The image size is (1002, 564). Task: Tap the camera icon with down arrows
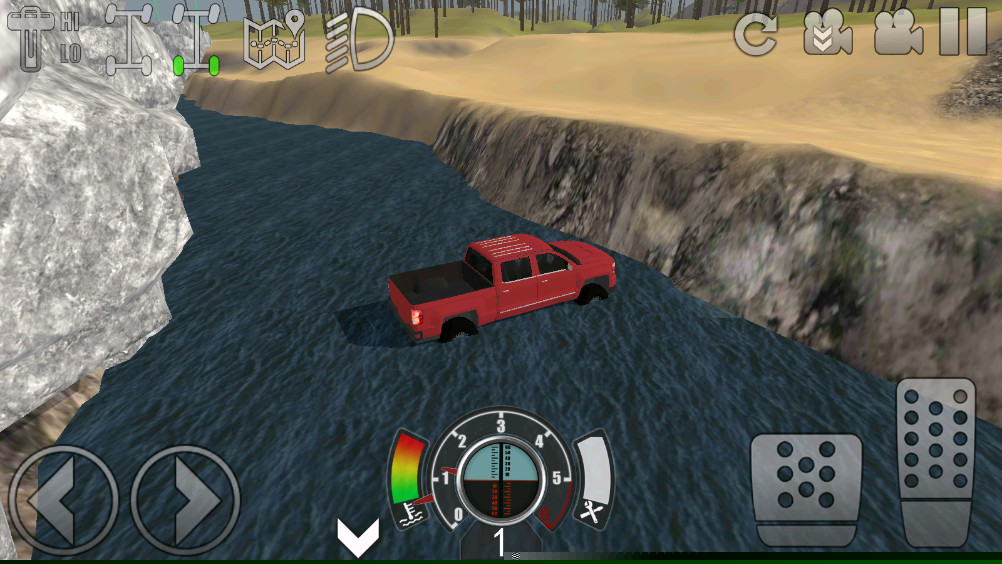[828, 35]
